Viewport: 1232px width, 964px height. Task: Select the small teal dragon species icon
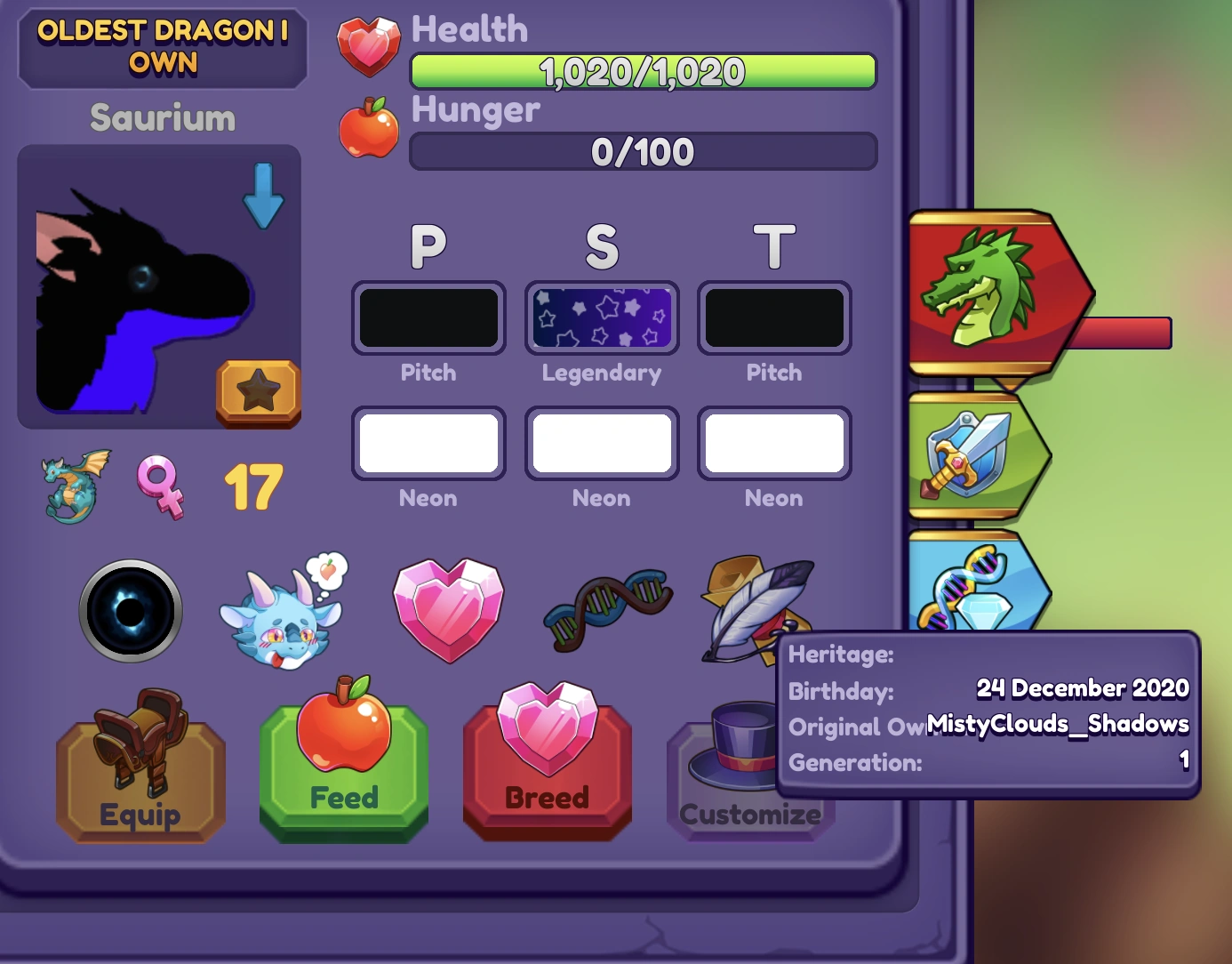click(75, 486)
